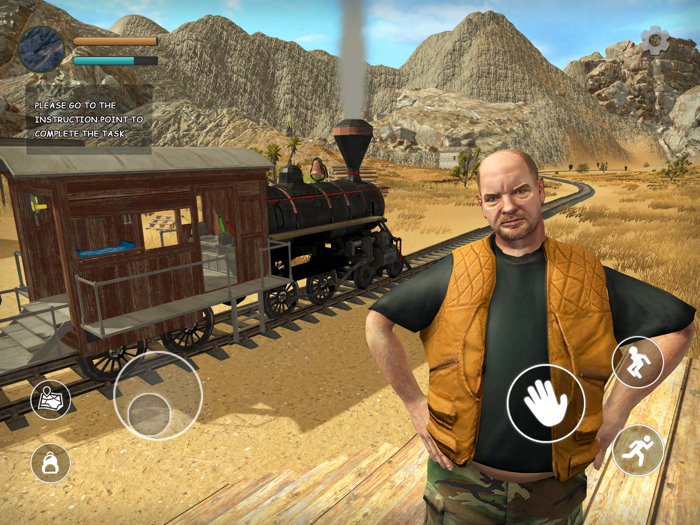Select the instruction point task message

[89, 119]
